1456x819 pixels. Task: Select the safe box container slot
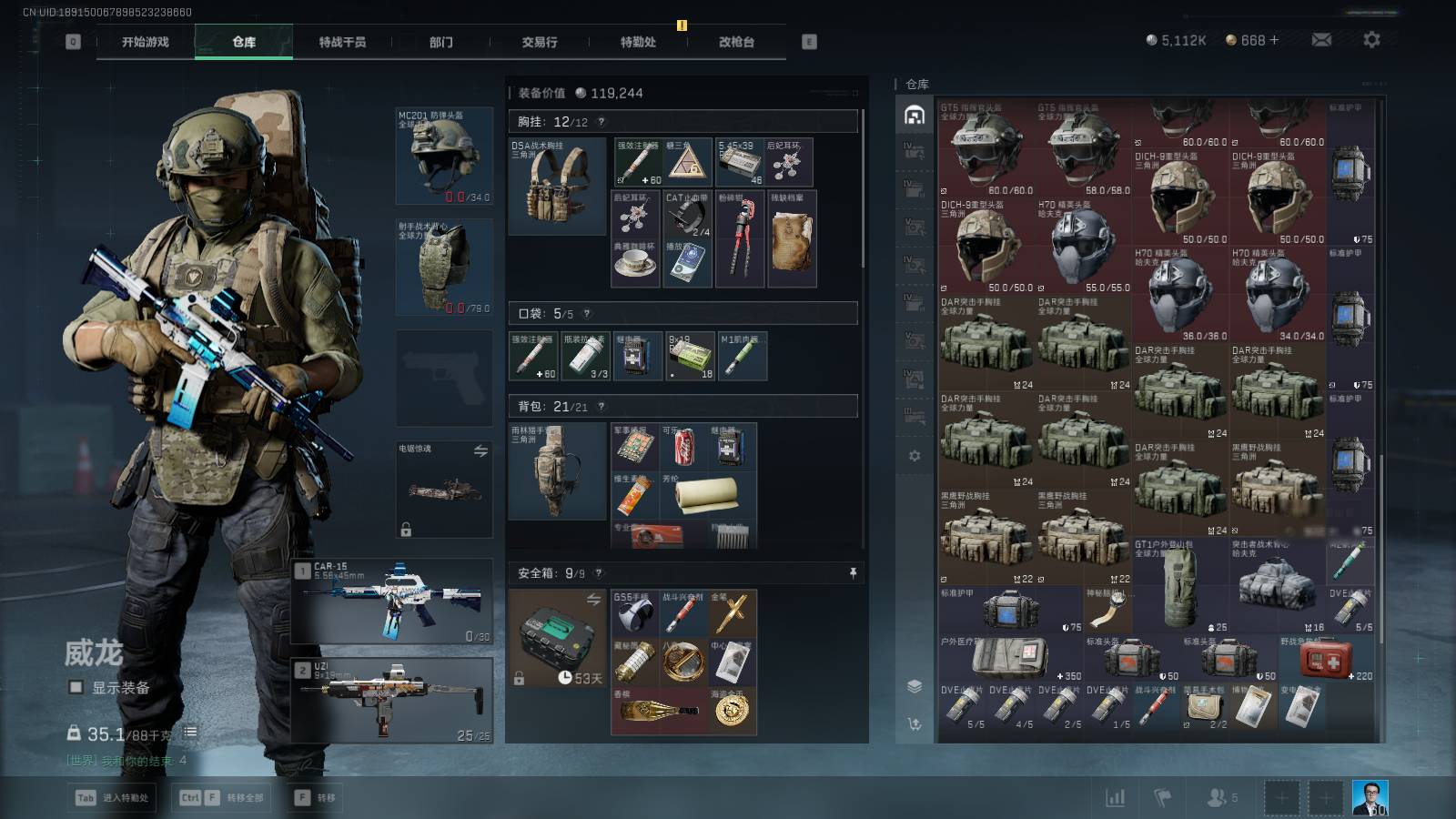(557, 638)
